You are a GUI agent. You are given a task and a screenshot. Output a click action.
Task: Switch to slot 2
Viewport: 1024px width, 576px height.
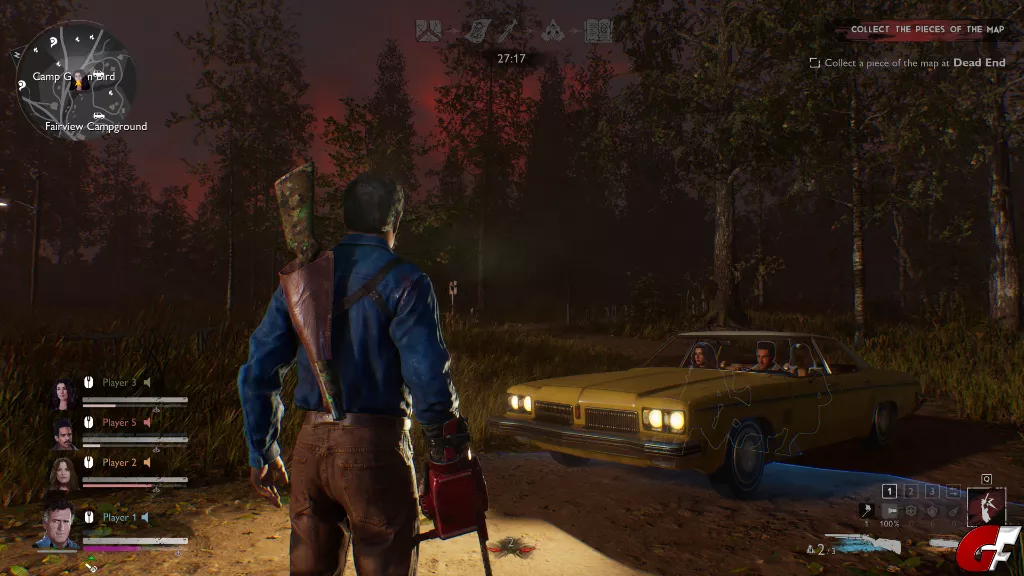point(911,491)
